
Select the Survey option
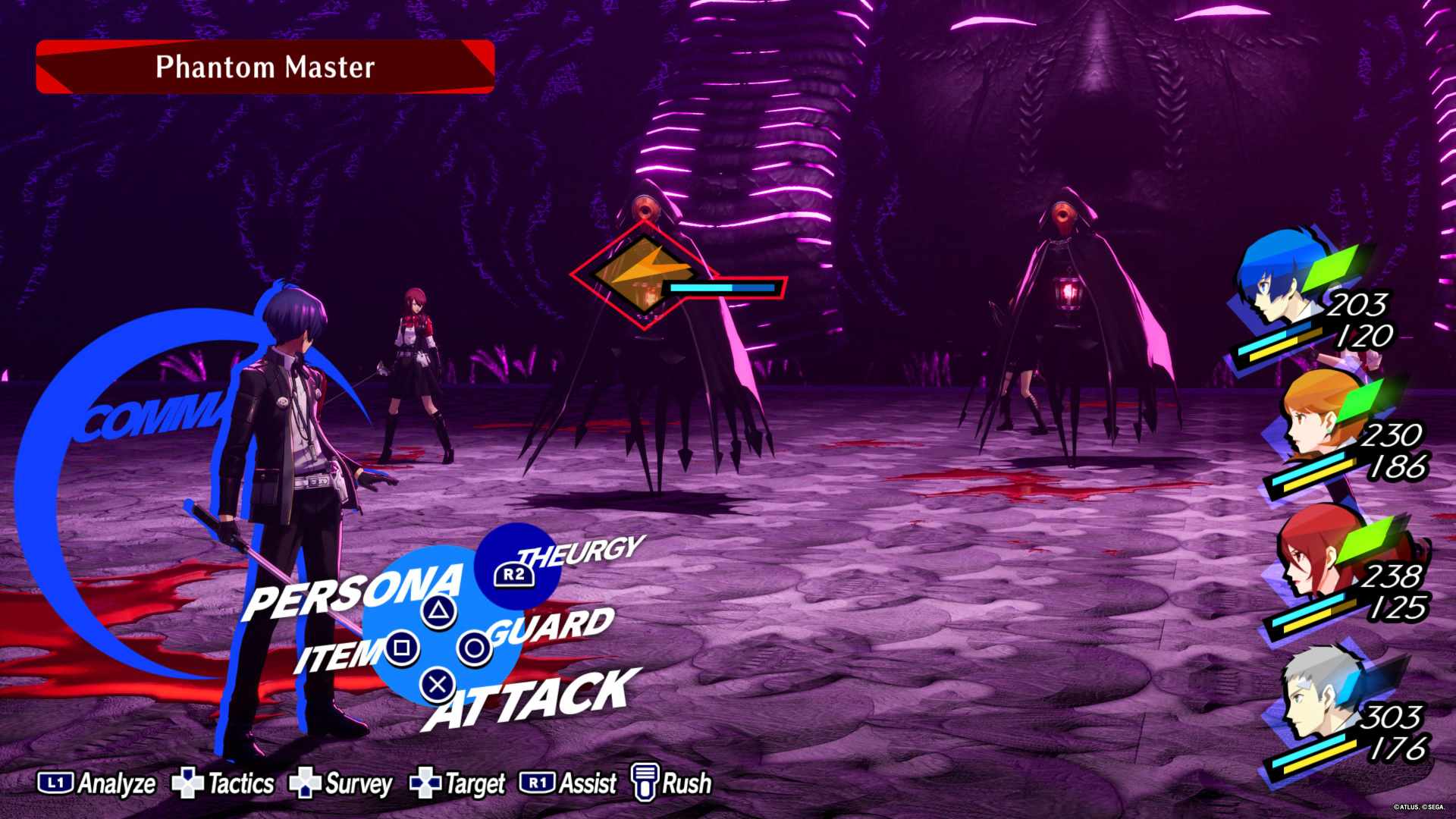(341, 783)
